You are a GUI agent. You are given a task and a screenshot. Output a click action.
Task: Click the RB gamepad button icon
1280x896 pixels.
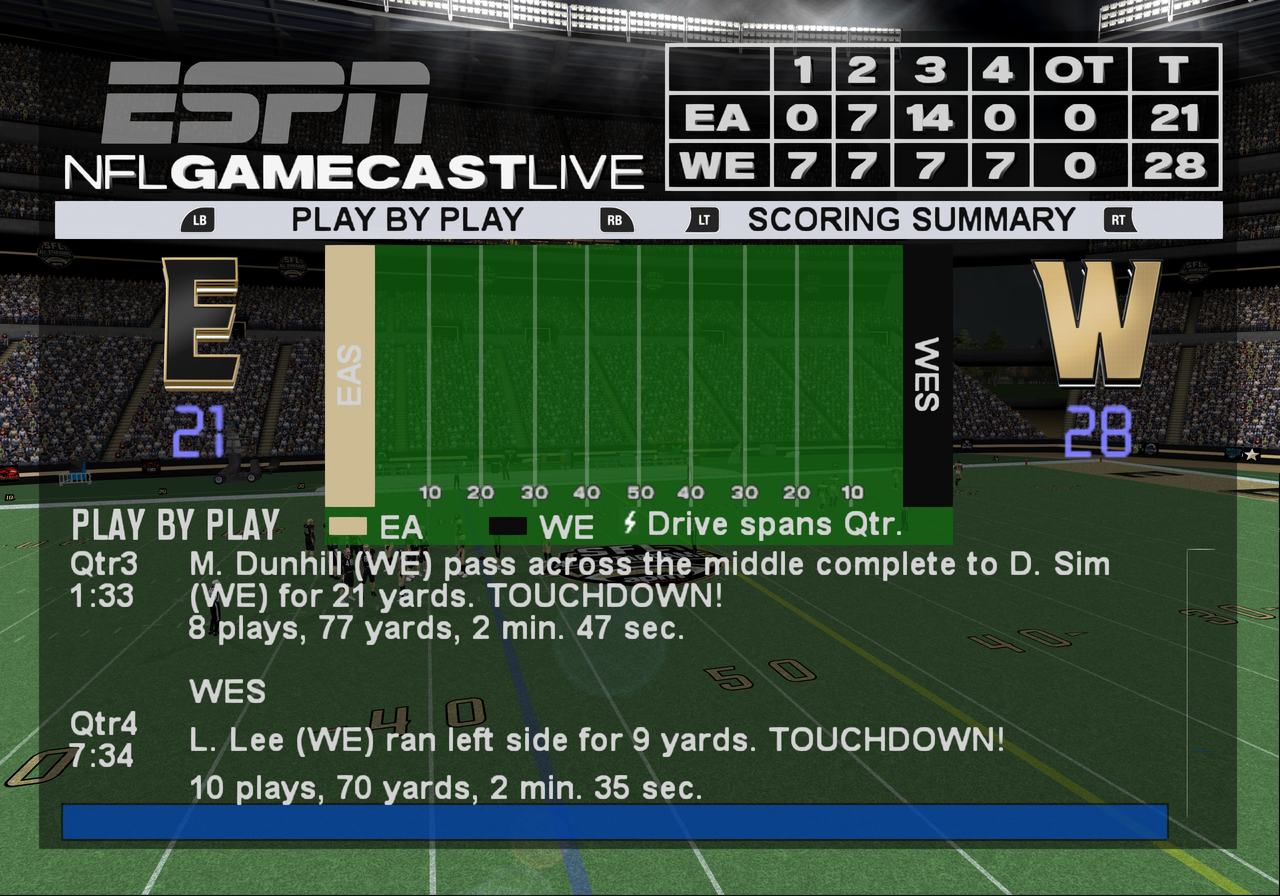pos(617,220)
